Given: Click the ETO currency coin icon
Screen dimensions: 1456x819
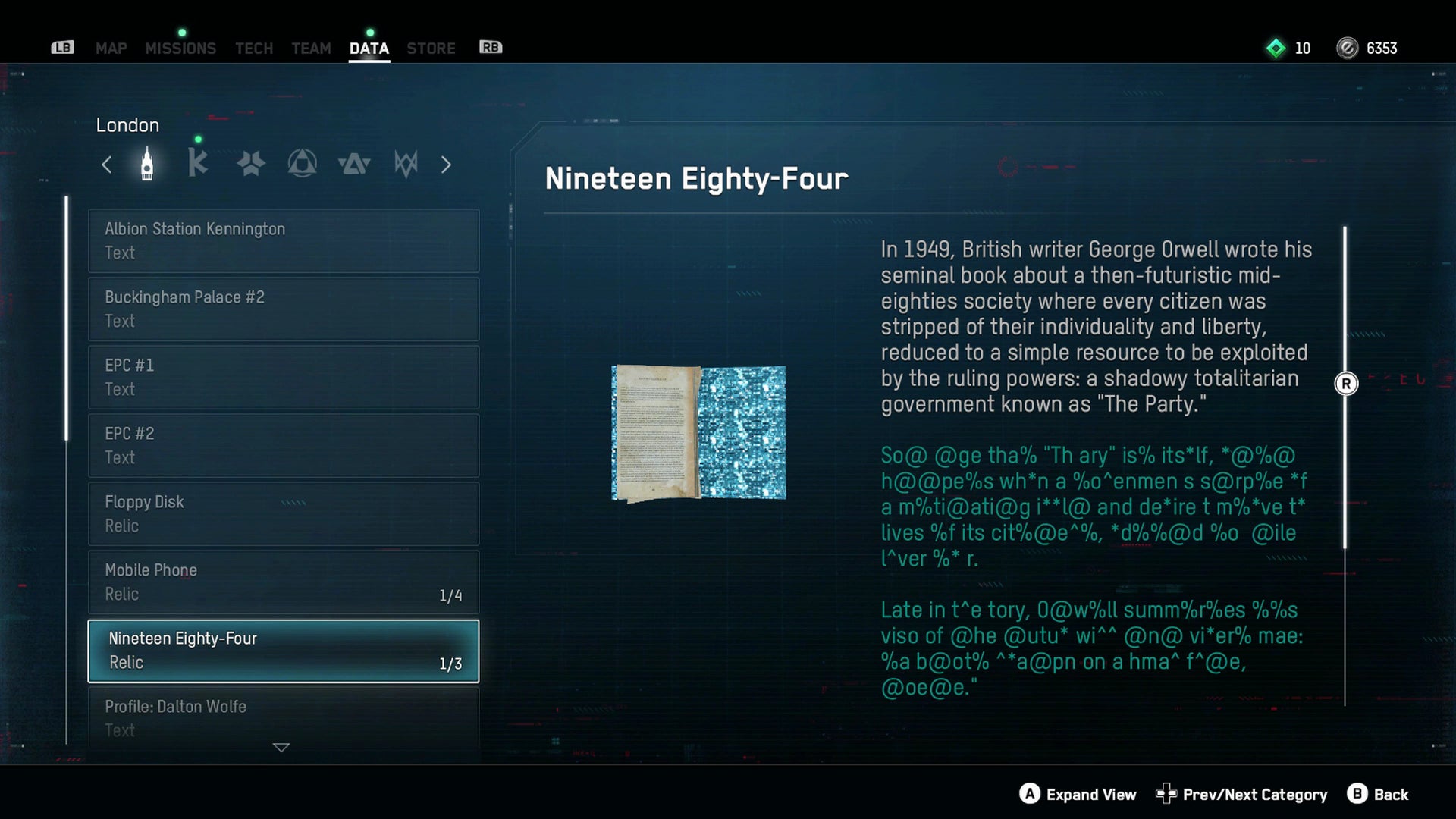Looking at the screenshot, I should [x=1347, y=48].
